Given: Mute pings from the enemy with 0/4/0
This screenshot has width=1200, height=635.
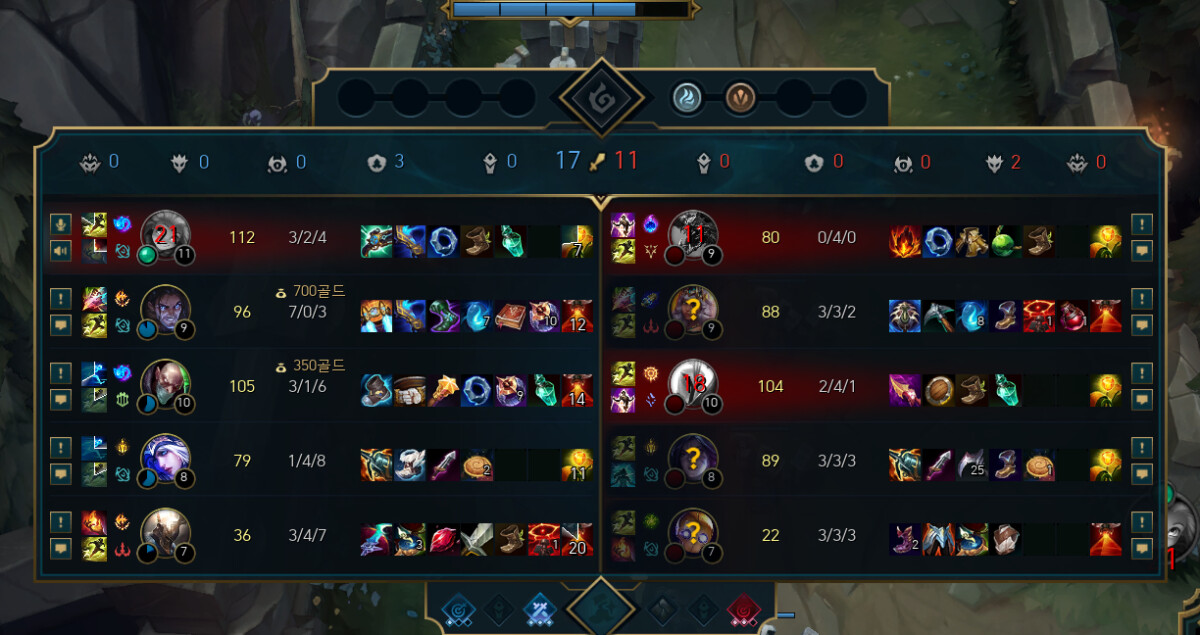Looking at the screenshot, I should (1141, 224).
